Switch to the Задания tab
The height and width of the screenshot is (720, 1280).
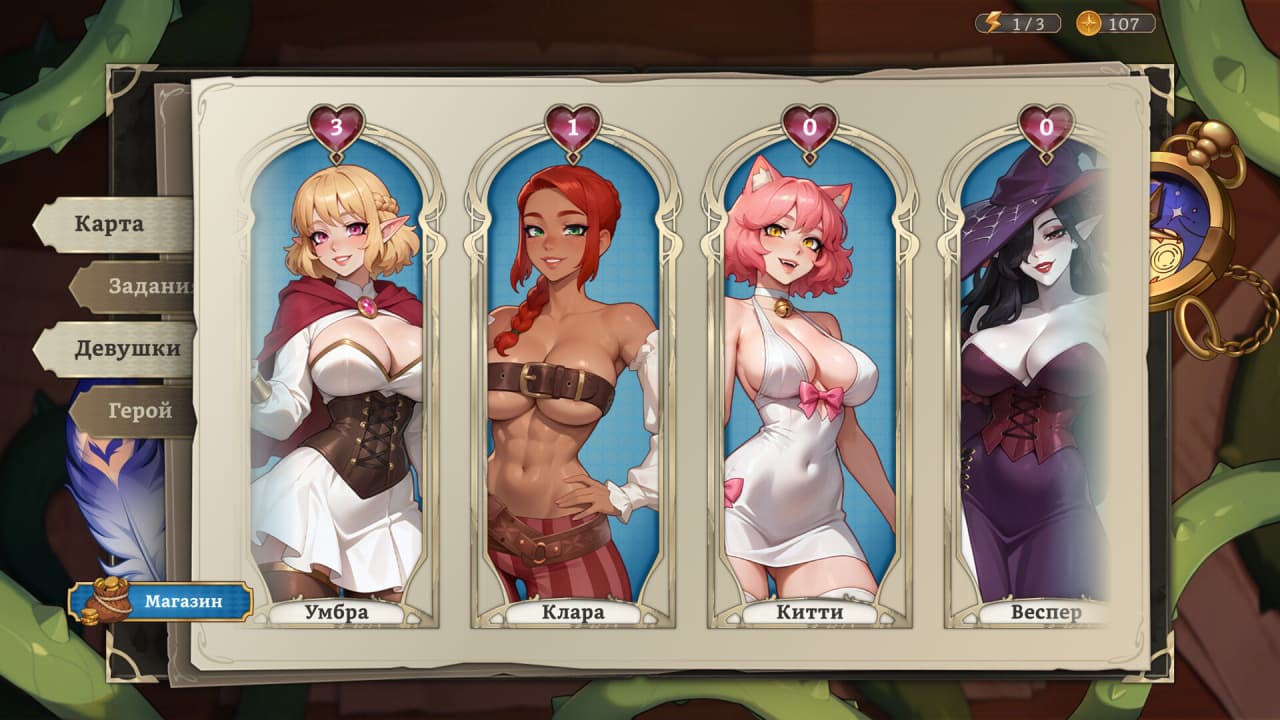click(140, 287)
